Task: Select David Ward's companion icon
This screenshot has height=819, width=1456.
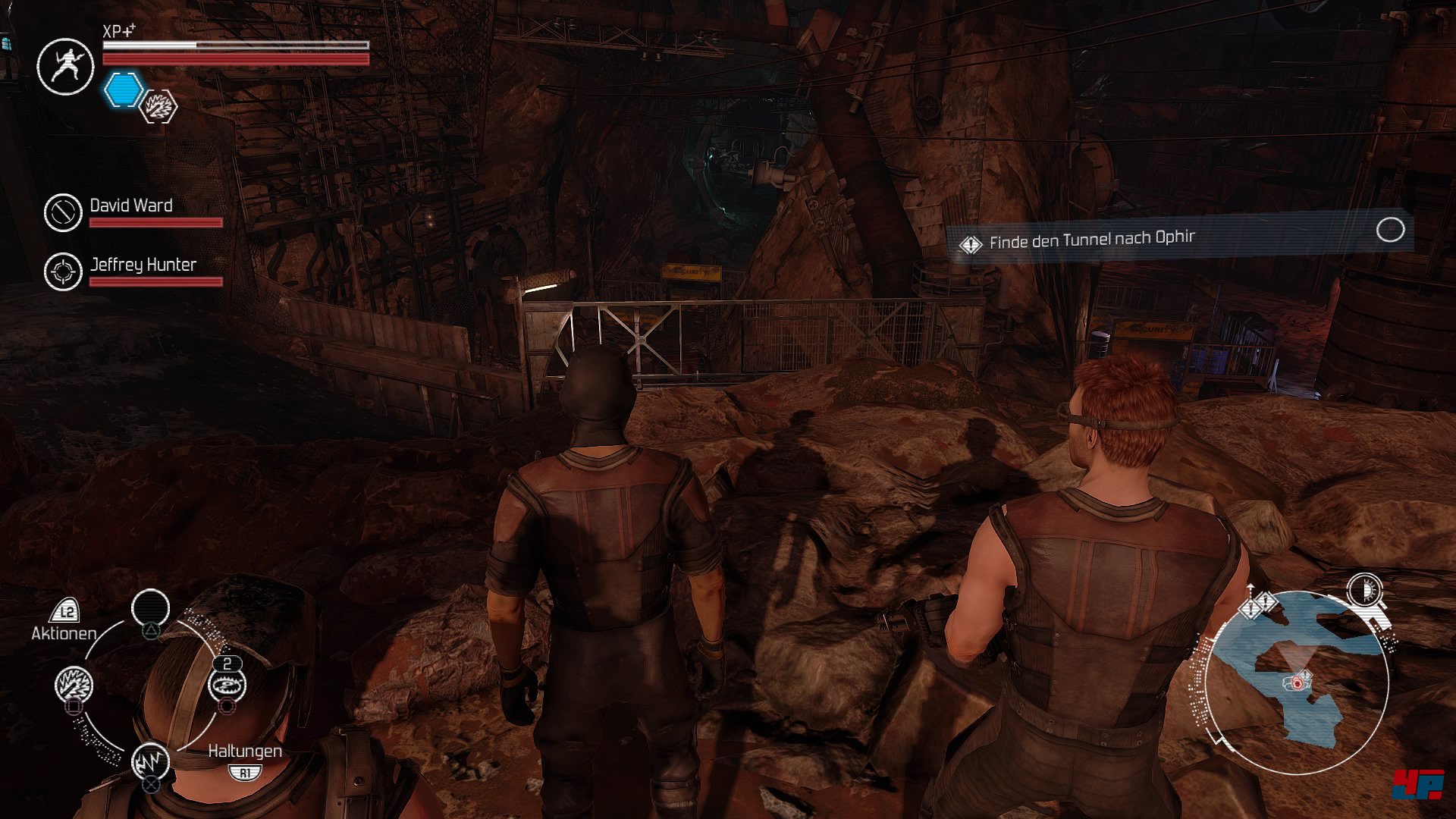Action: pyautogui.click(x=62, y=212)
